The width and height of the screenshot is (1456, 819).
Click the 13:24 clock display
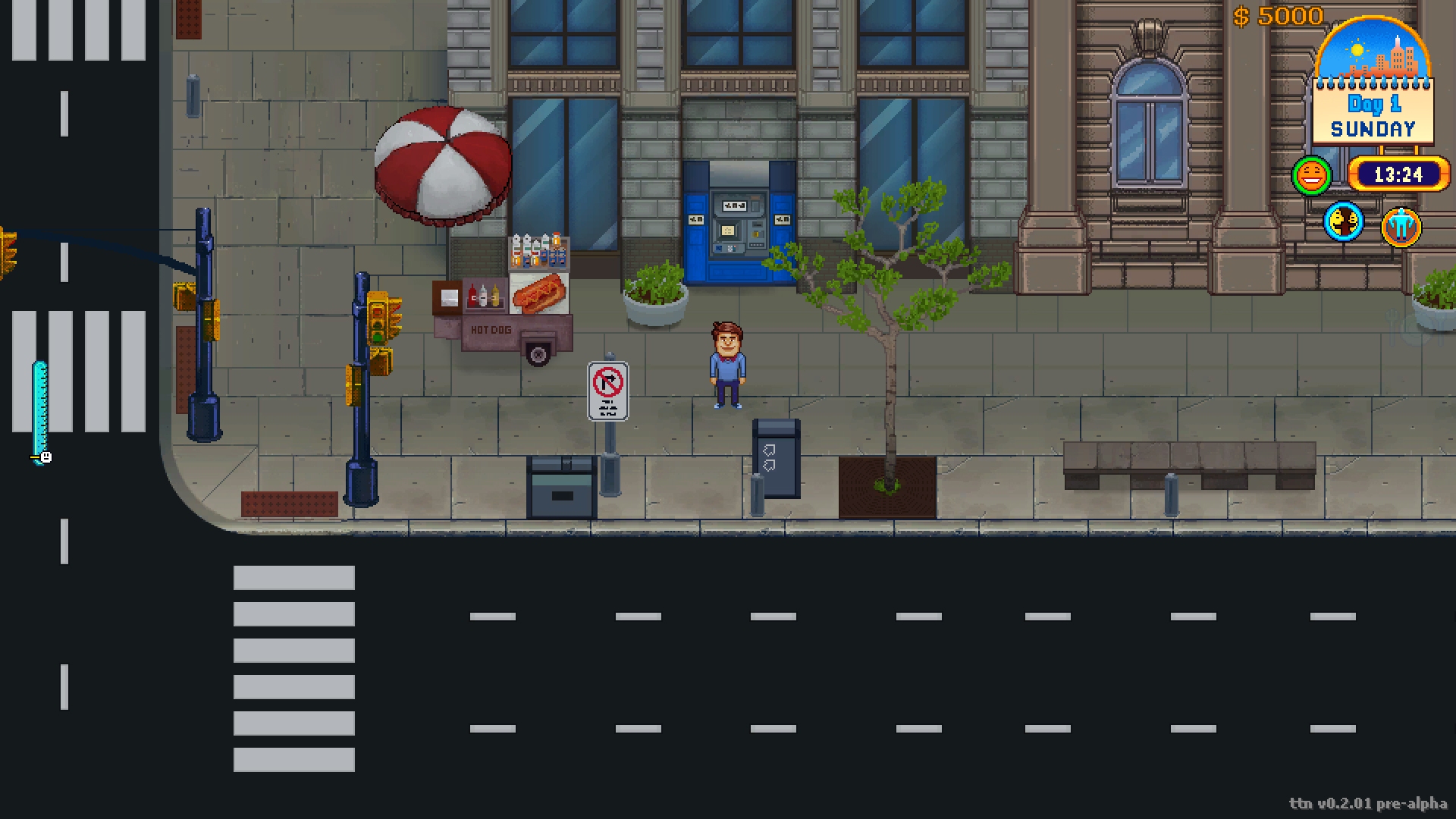click(x=1398, y=174)
